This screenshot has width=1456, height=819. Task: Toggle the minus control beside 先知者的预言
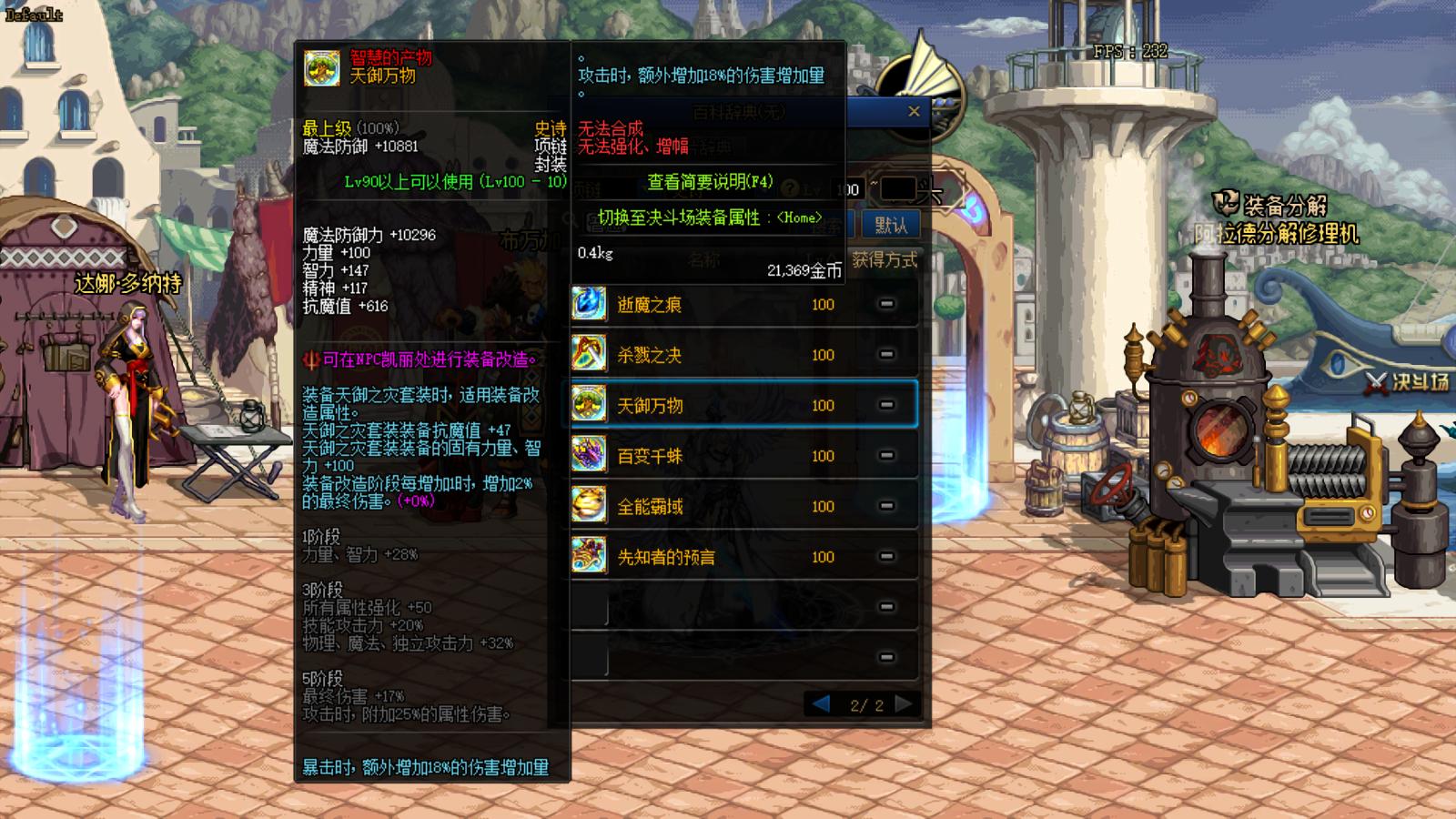click(885, 557)
